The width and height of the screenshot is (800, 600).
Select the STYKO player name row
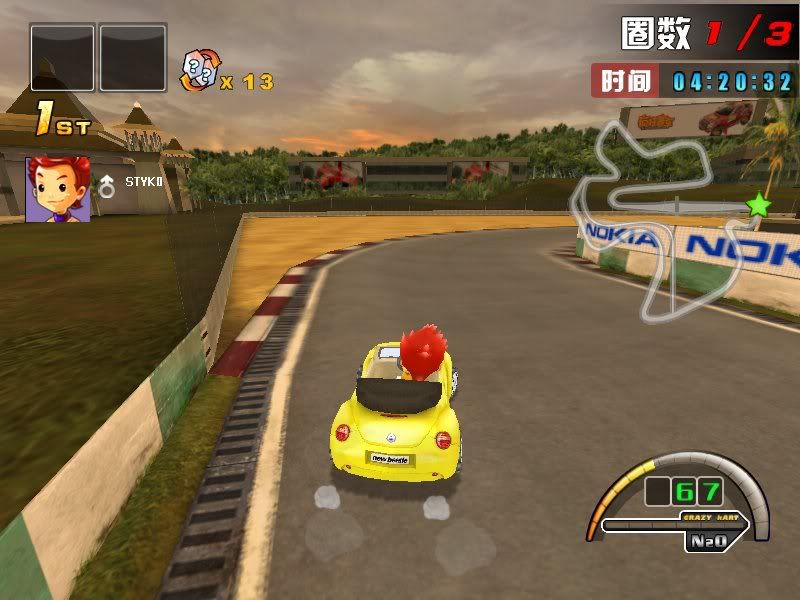142,182
